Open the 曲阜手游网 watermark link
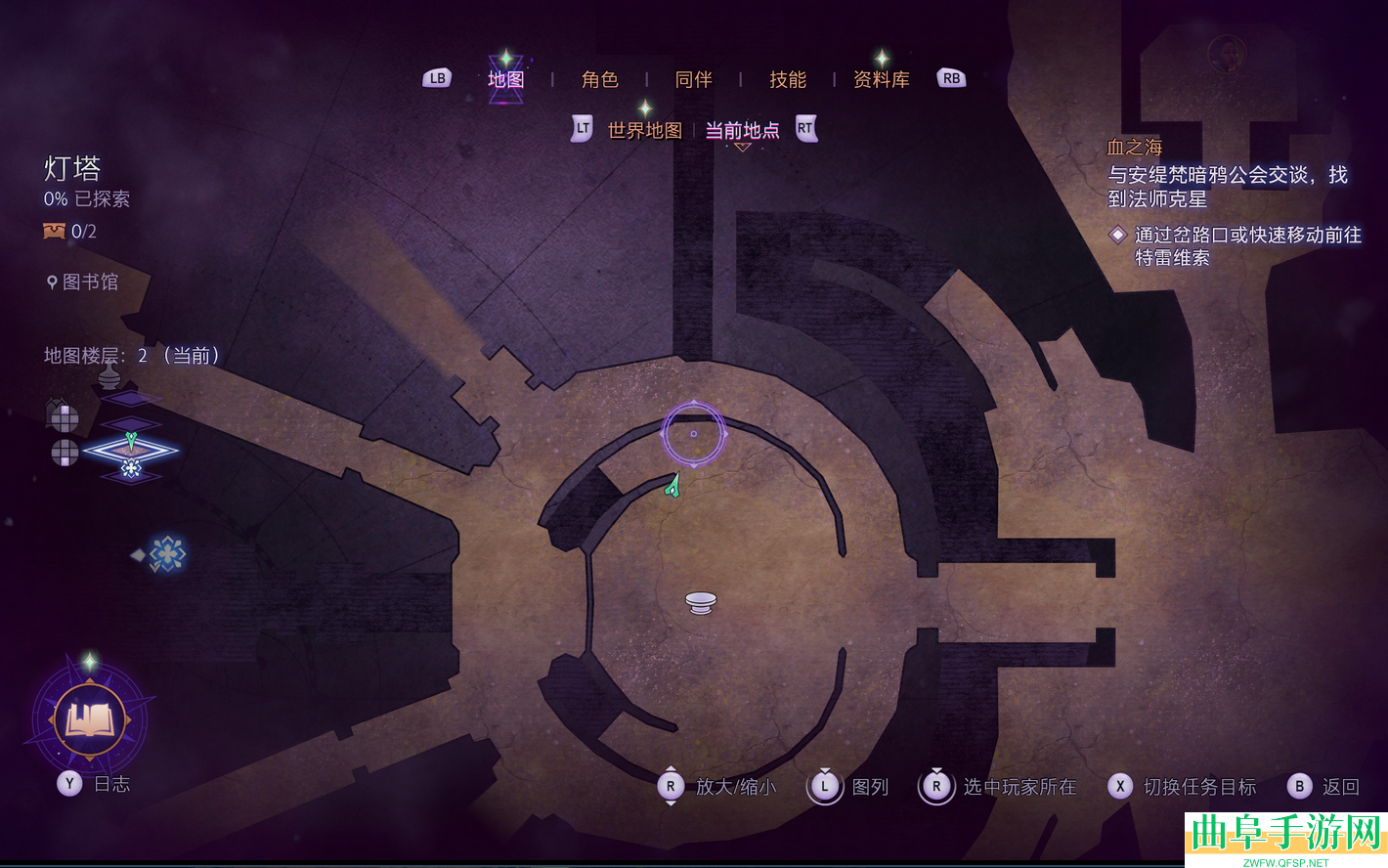The width and height of the screenshot is (1388, 868). point(1285,838)
